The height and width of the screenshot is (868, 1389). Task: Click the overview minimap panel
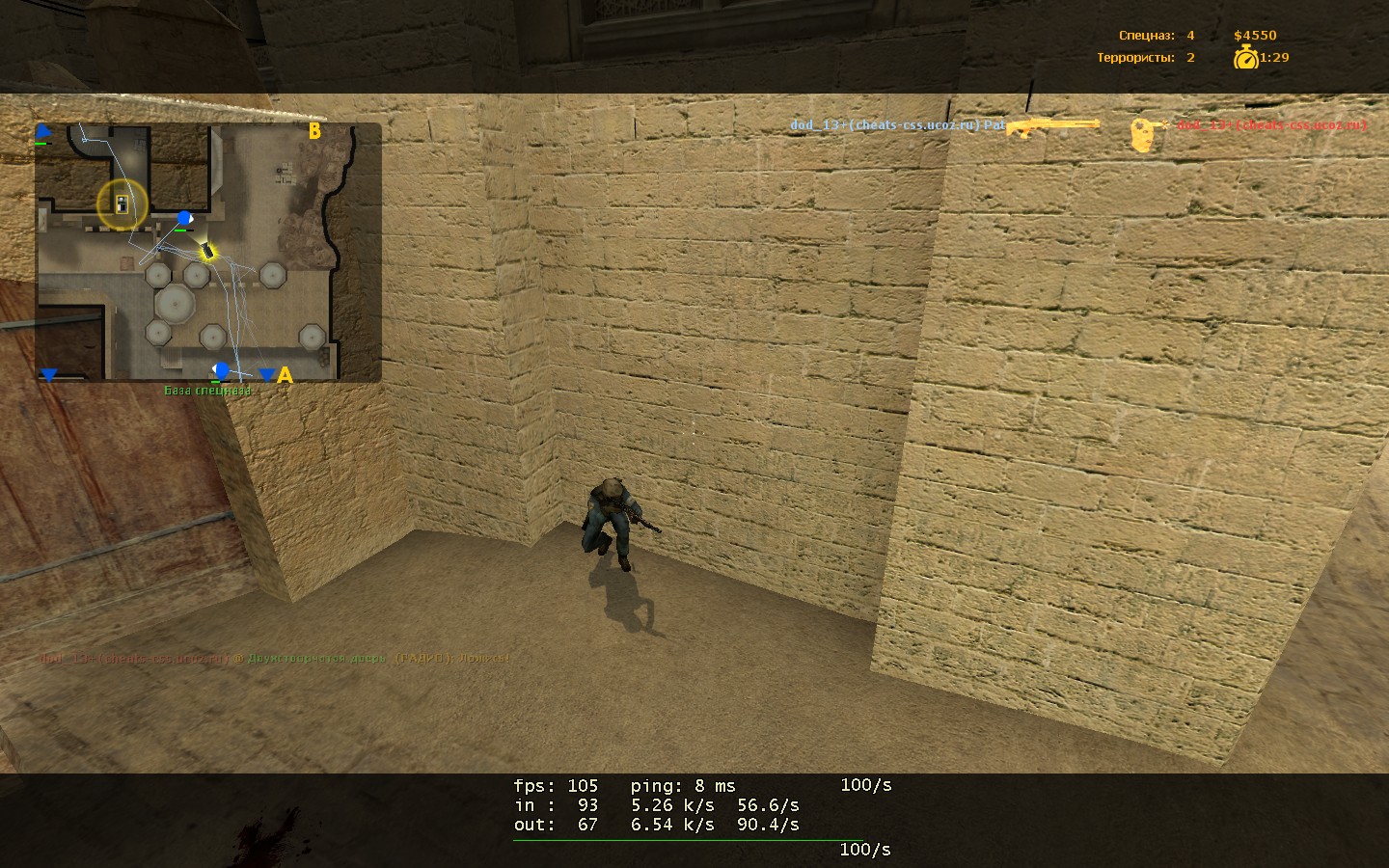pyautogui.click(x=208, y=252)
